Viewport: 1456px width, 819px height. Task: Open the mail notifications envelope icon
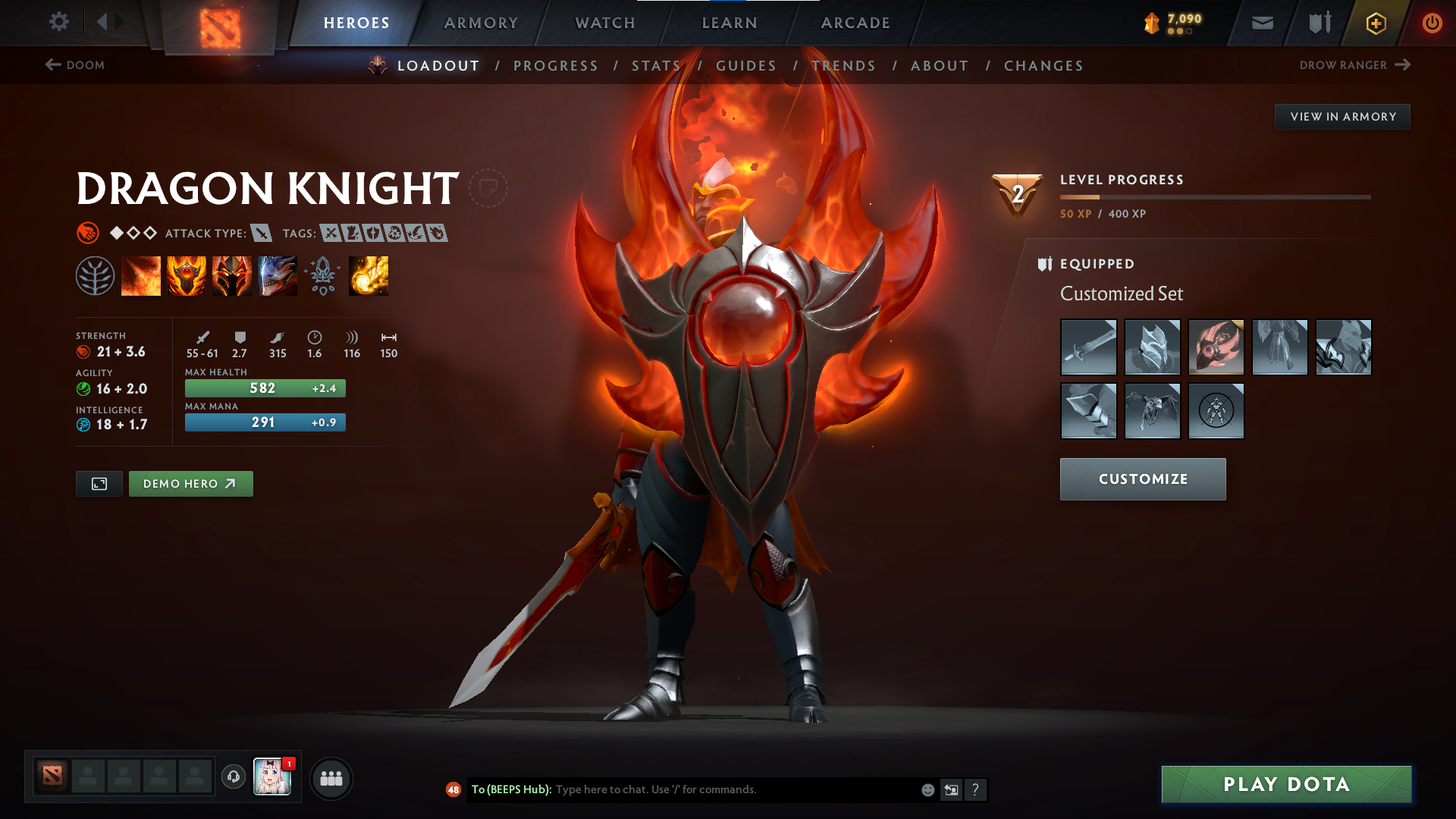[1262, 23]
